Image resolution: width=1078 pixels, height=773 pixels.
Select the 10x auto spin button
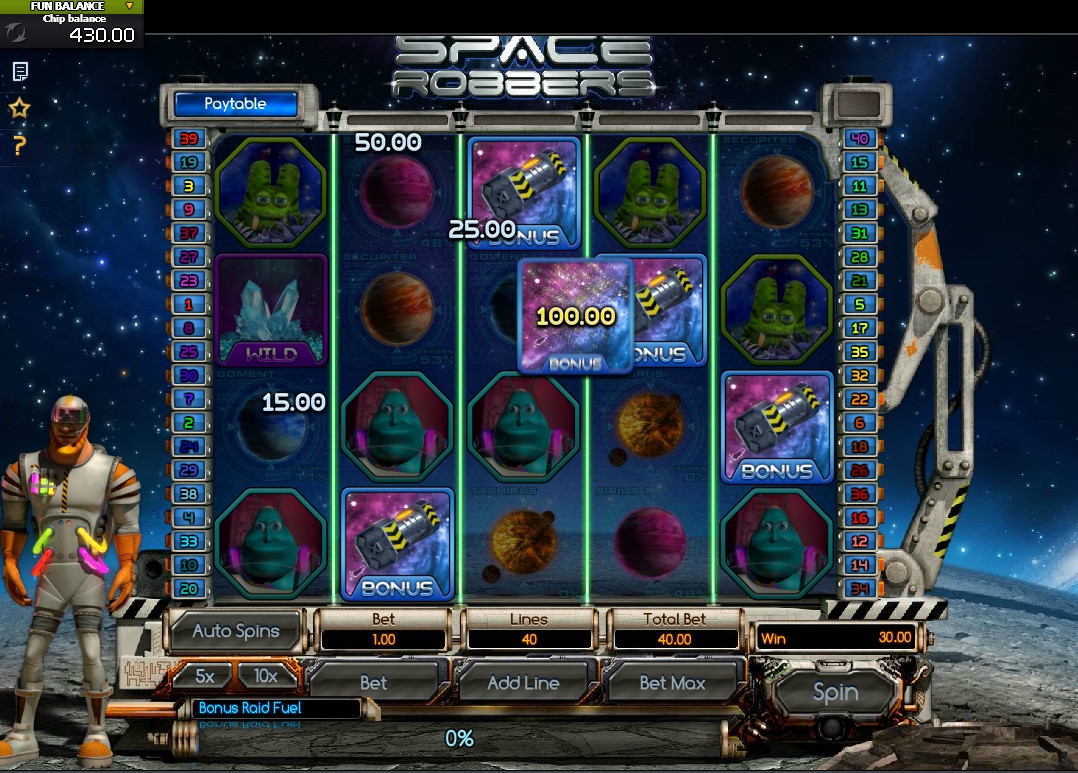(x=265, y=677)
